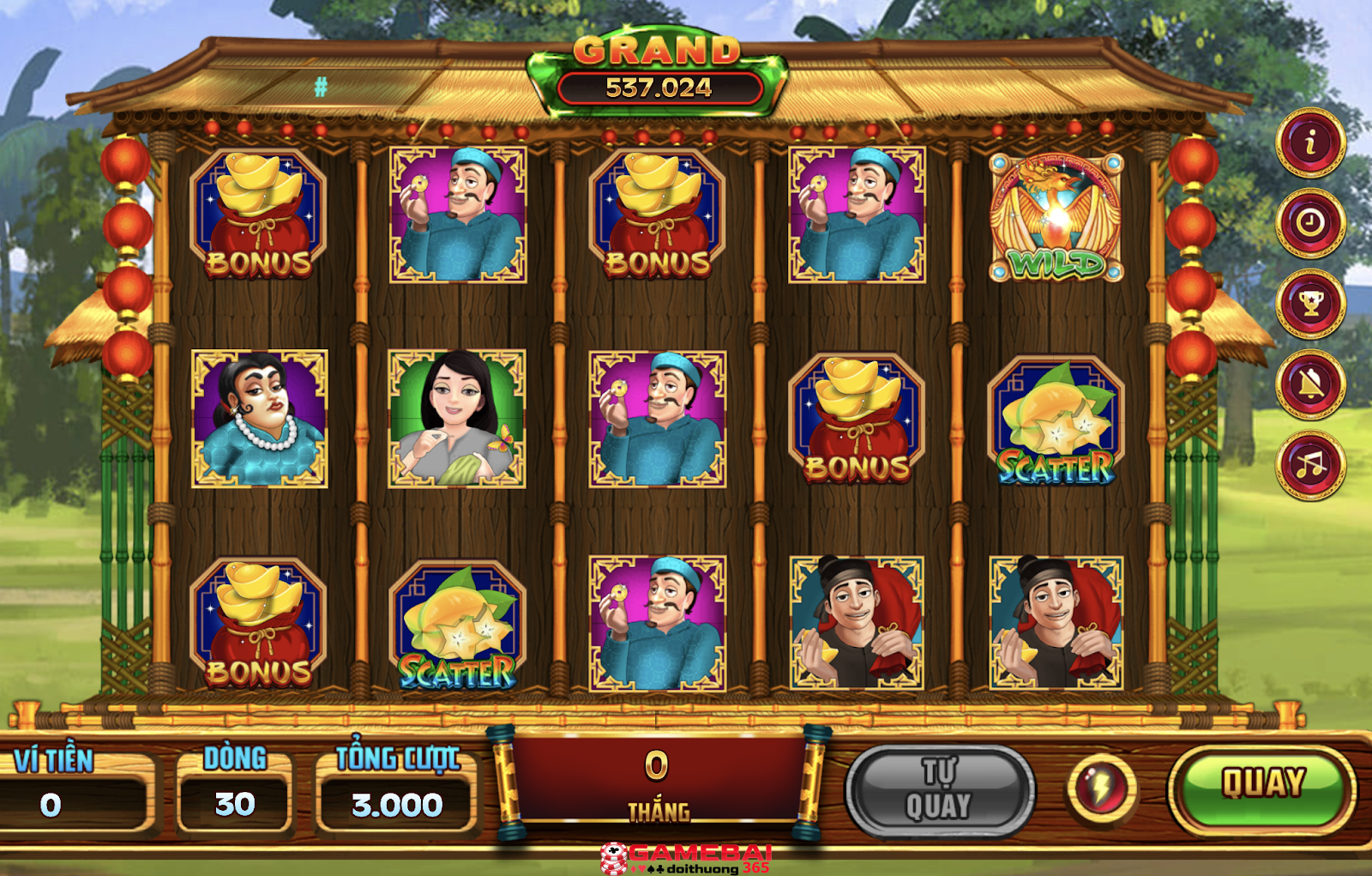
Task: Open the game info panel
Action: (x=1309, y=142)
